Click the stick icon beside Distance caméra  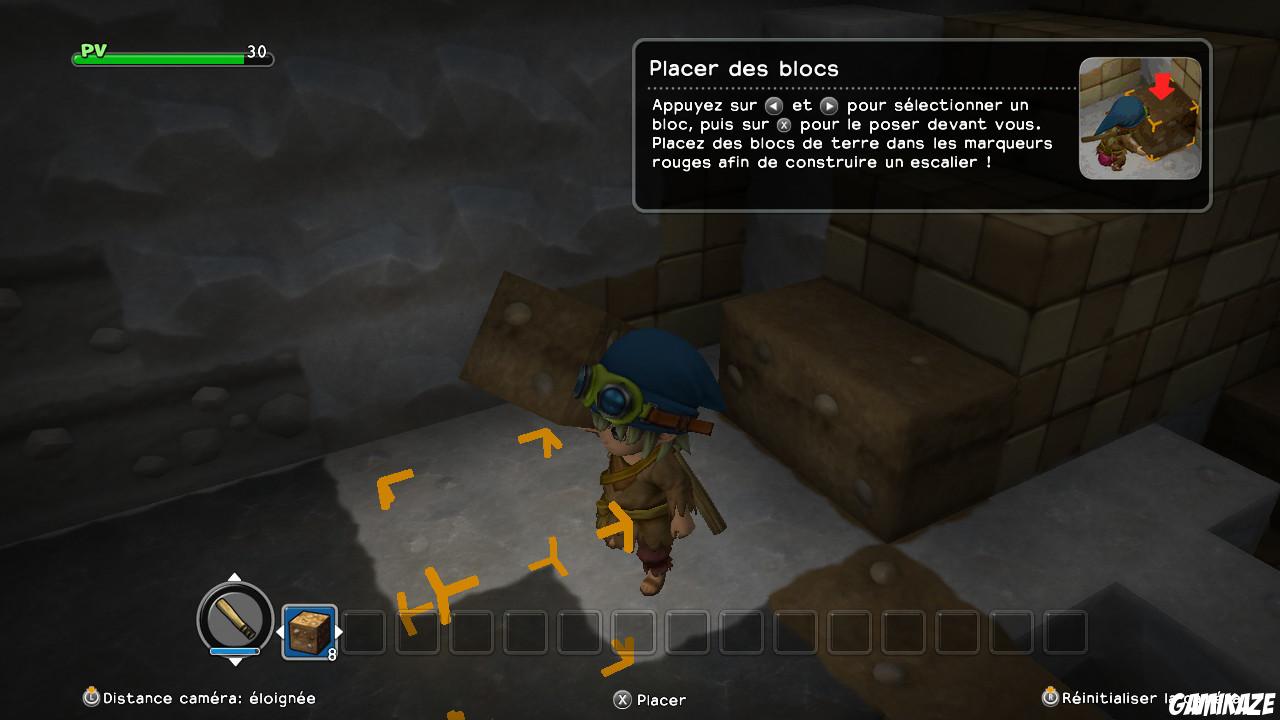click(x=93, y=698)
